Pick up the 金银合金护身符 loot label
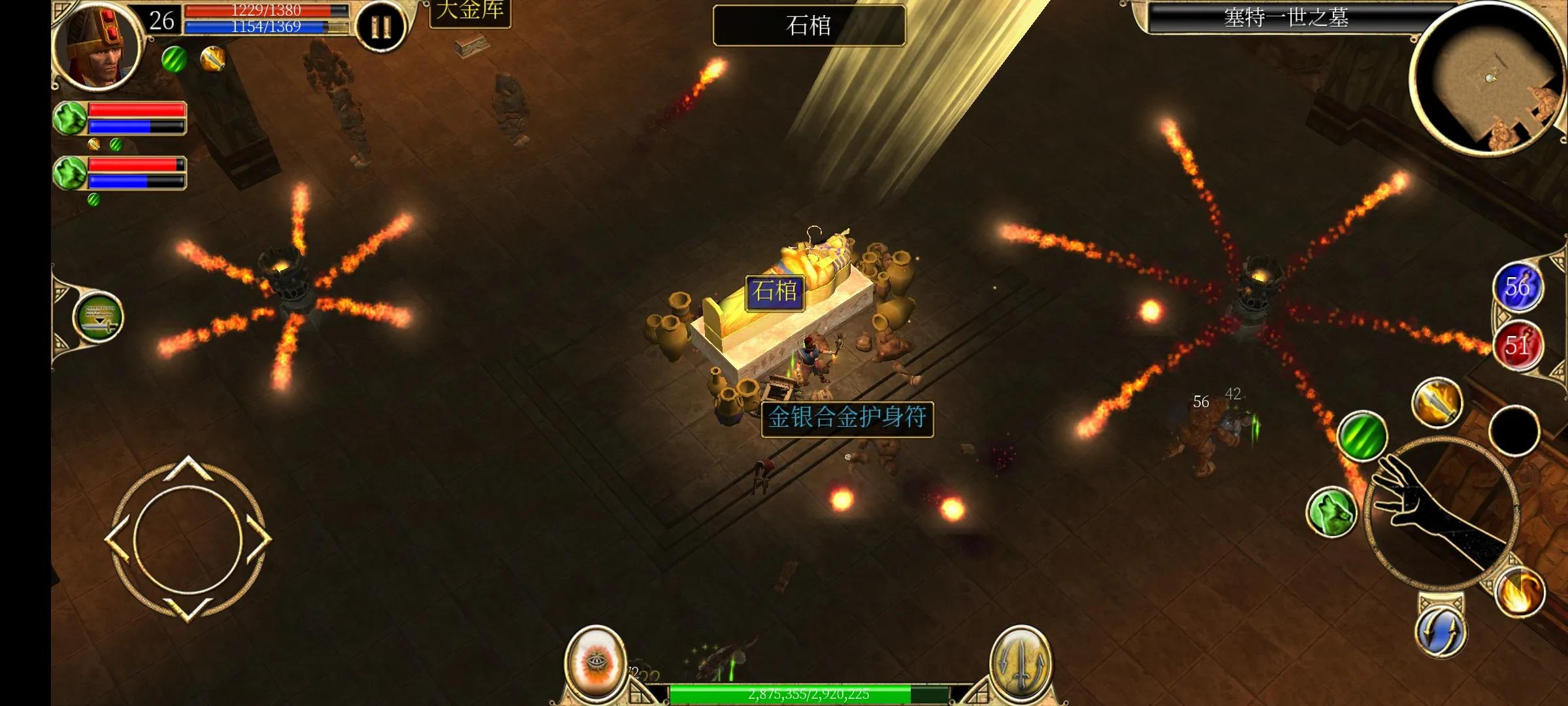 (847, 418)
